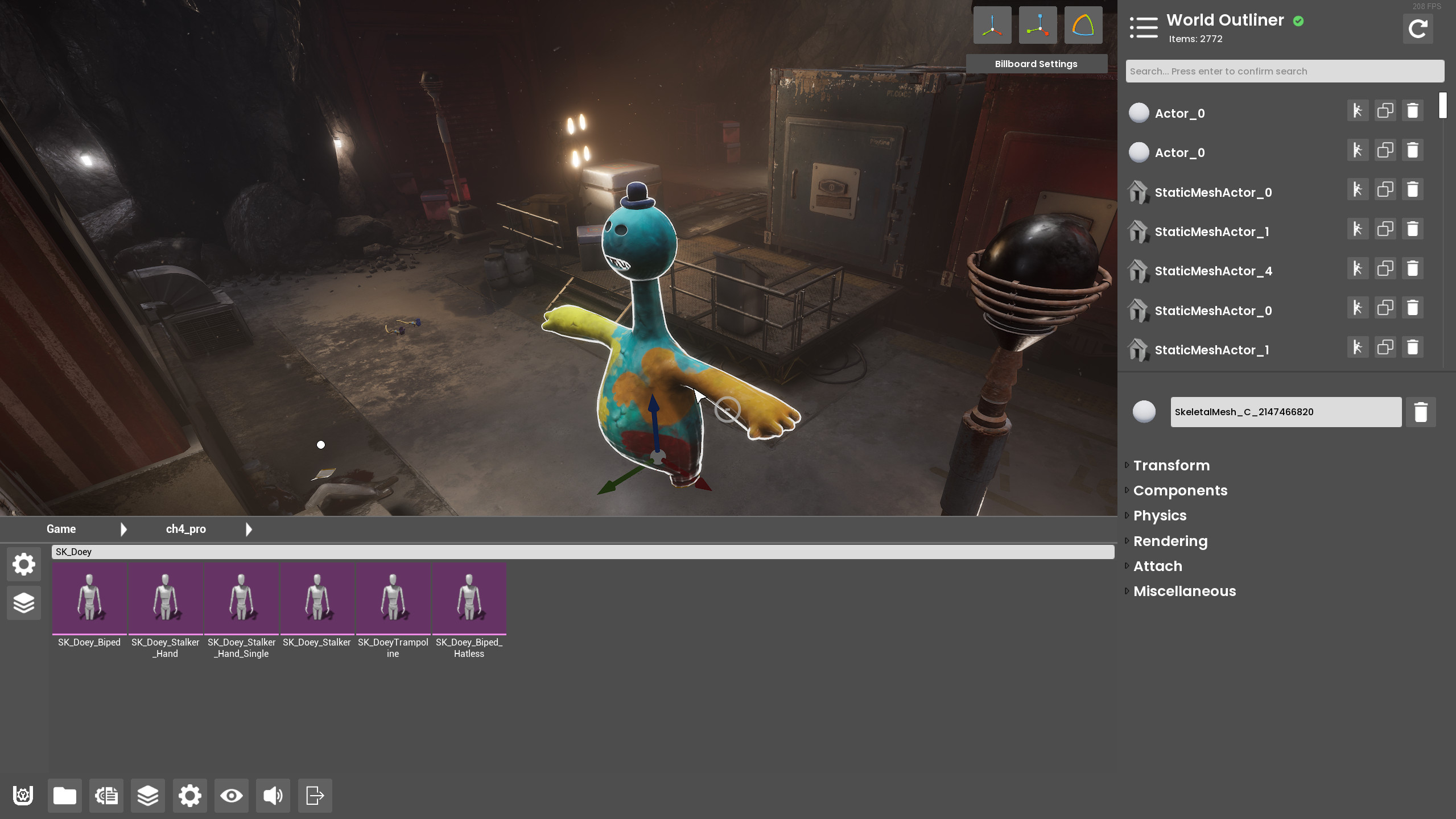The image size is (1456, 819).
Task: Toggle the translate gizmo mode button
Action: (993, 24)
